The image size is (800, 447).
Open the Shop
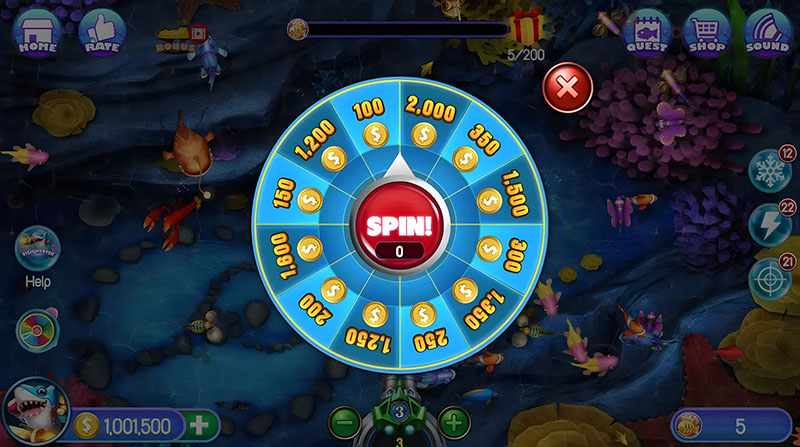pos(706,33)
